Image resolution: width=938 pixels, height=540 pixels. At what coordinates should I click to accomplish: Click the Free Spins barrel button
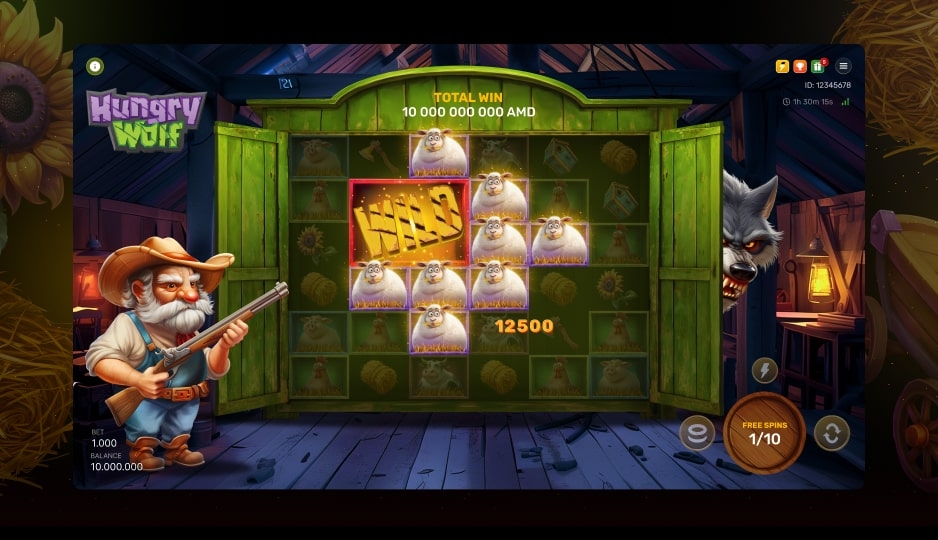click(x=763, y=432)
